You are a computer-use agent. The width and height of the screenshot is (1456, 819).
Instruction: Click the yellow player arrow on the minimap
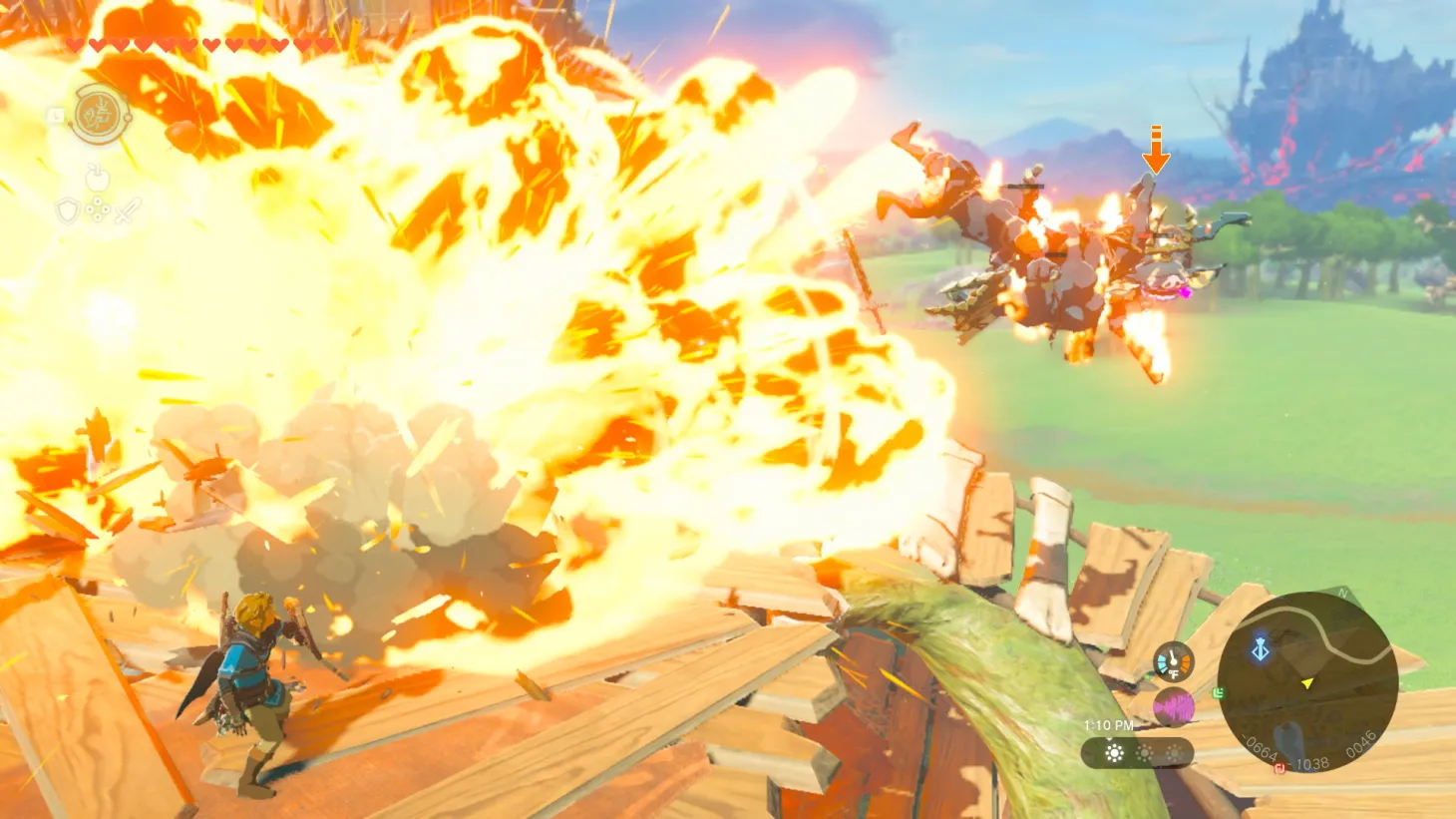pos(1306,683)
